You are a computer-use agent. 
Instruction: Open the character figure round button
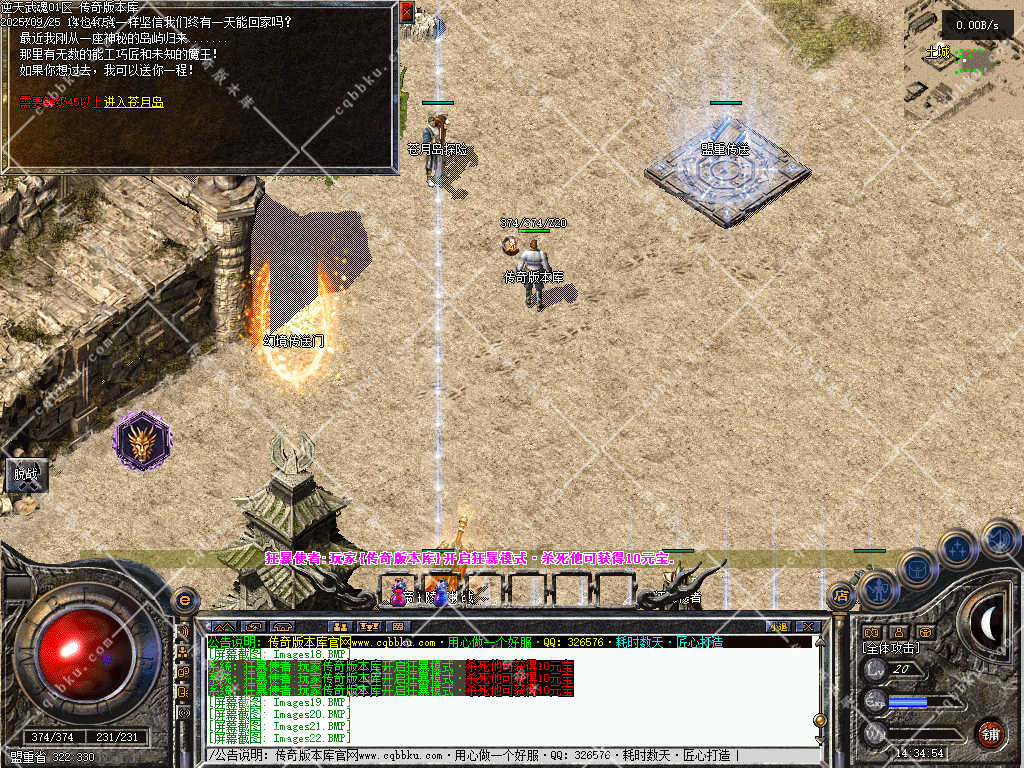877,590
